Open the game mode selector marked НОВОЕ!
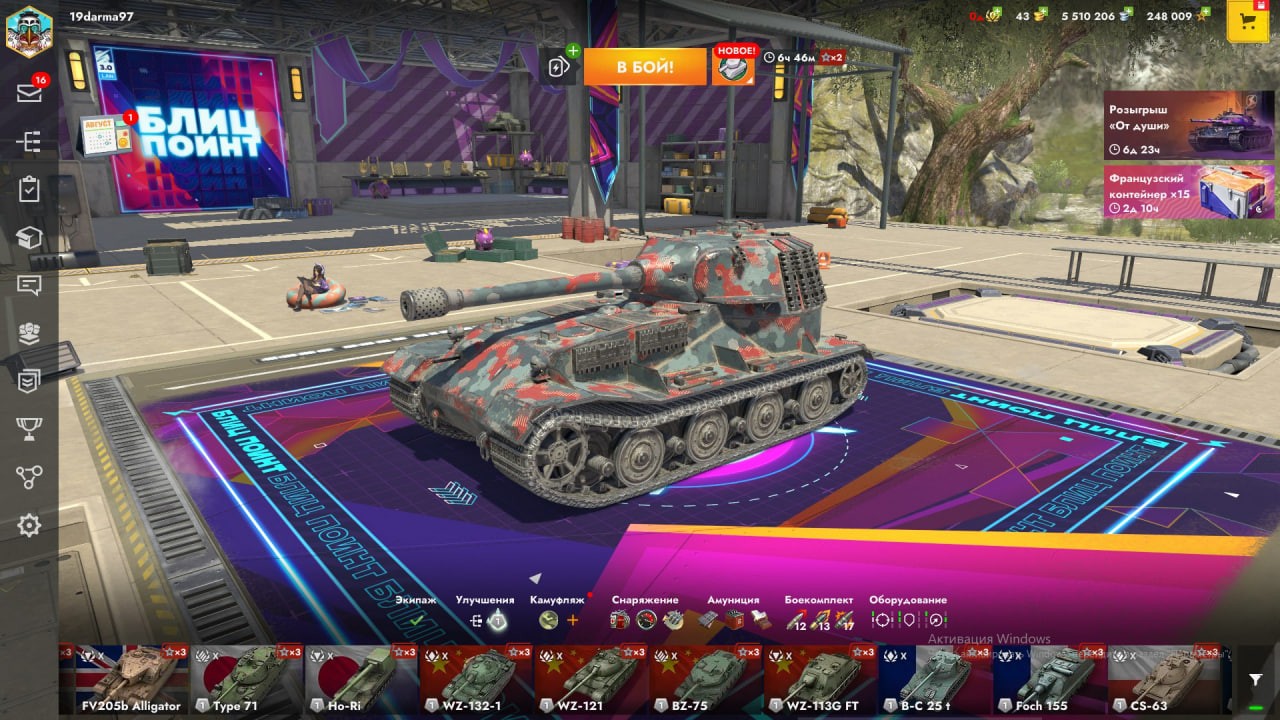The height and width of the screenshot is (720, 1280). (733, 66)
